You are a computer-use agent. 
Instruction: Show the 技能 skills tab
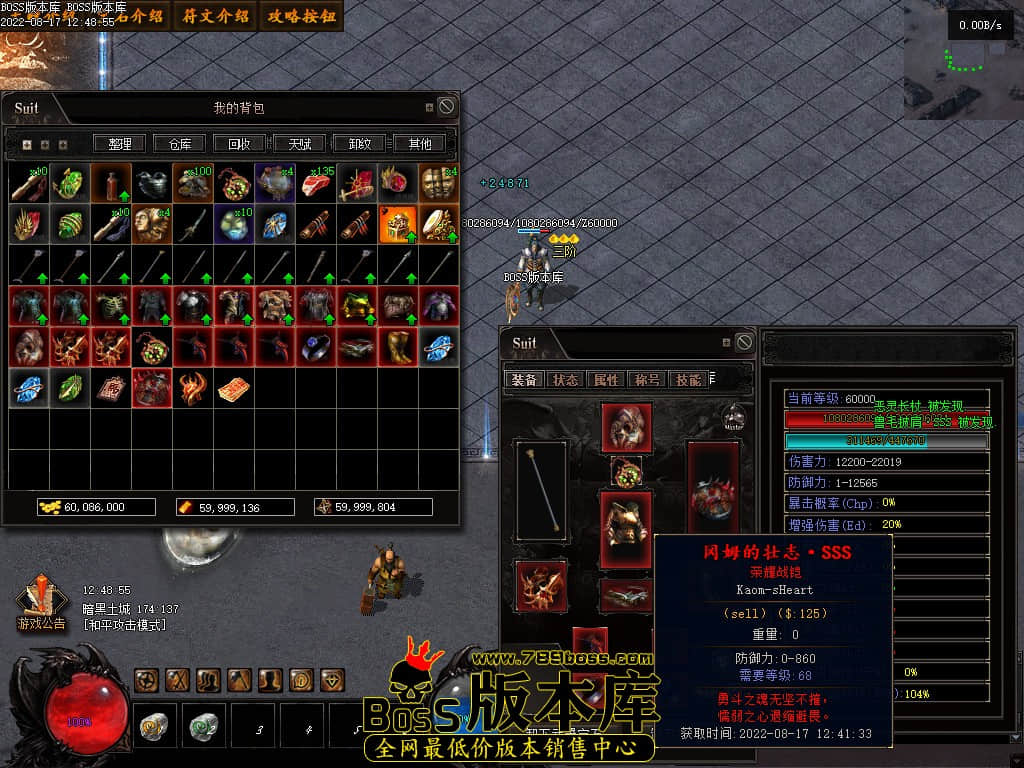point(687,380)
